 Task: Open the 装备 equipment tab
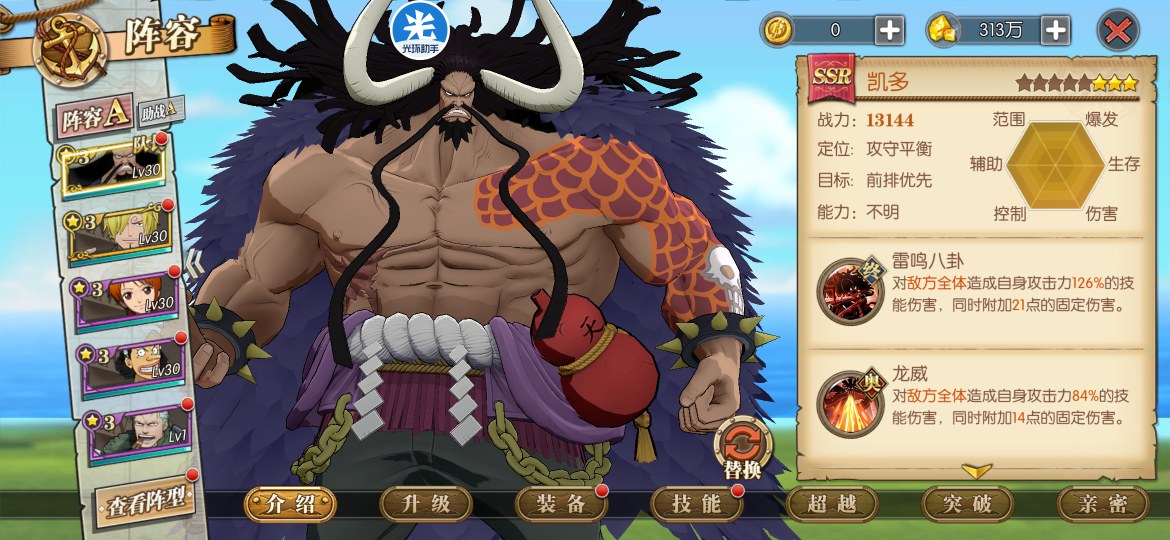(x=561, y=504)
